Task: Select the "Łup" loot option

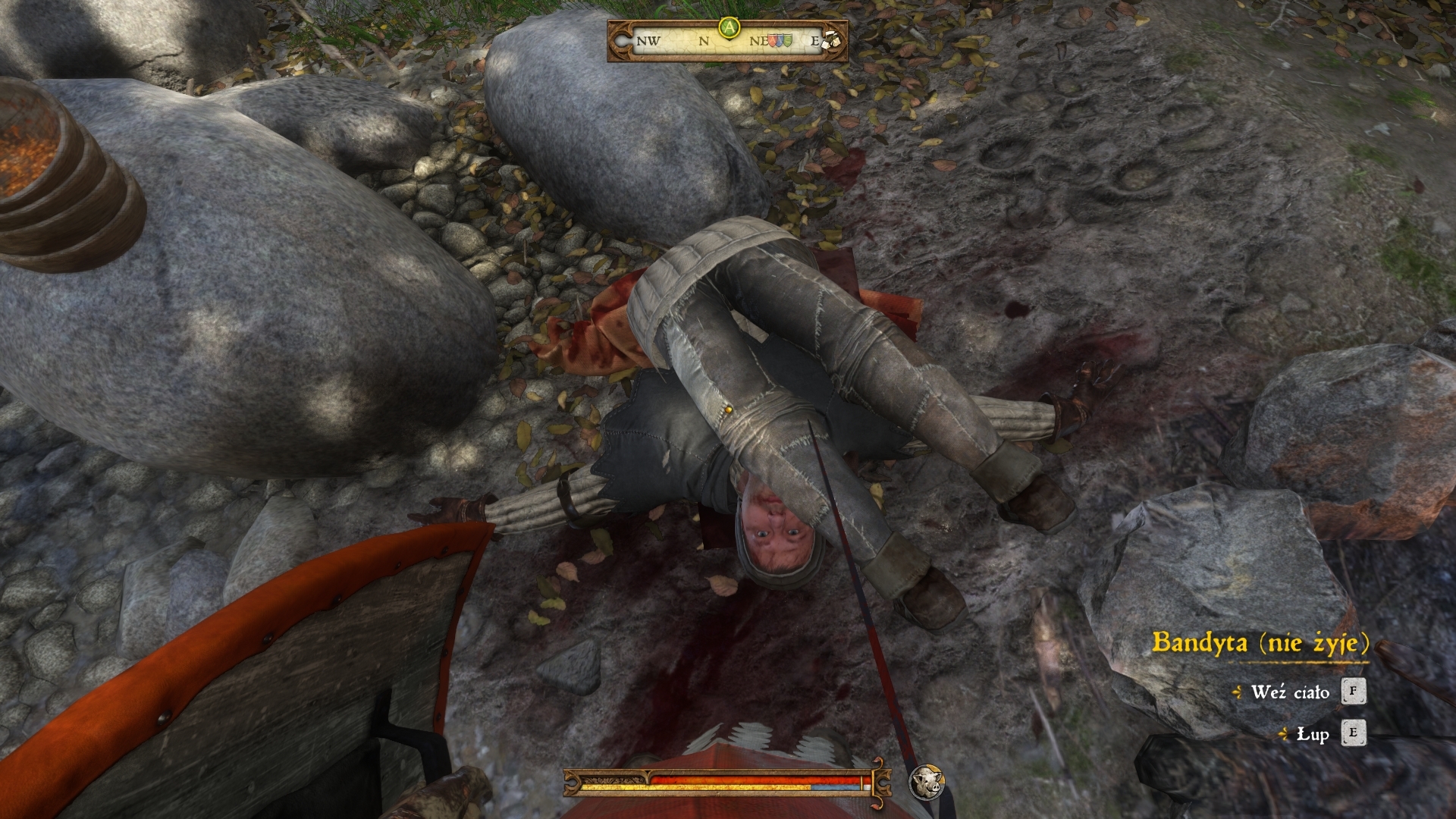Action: coord(1313,734)
